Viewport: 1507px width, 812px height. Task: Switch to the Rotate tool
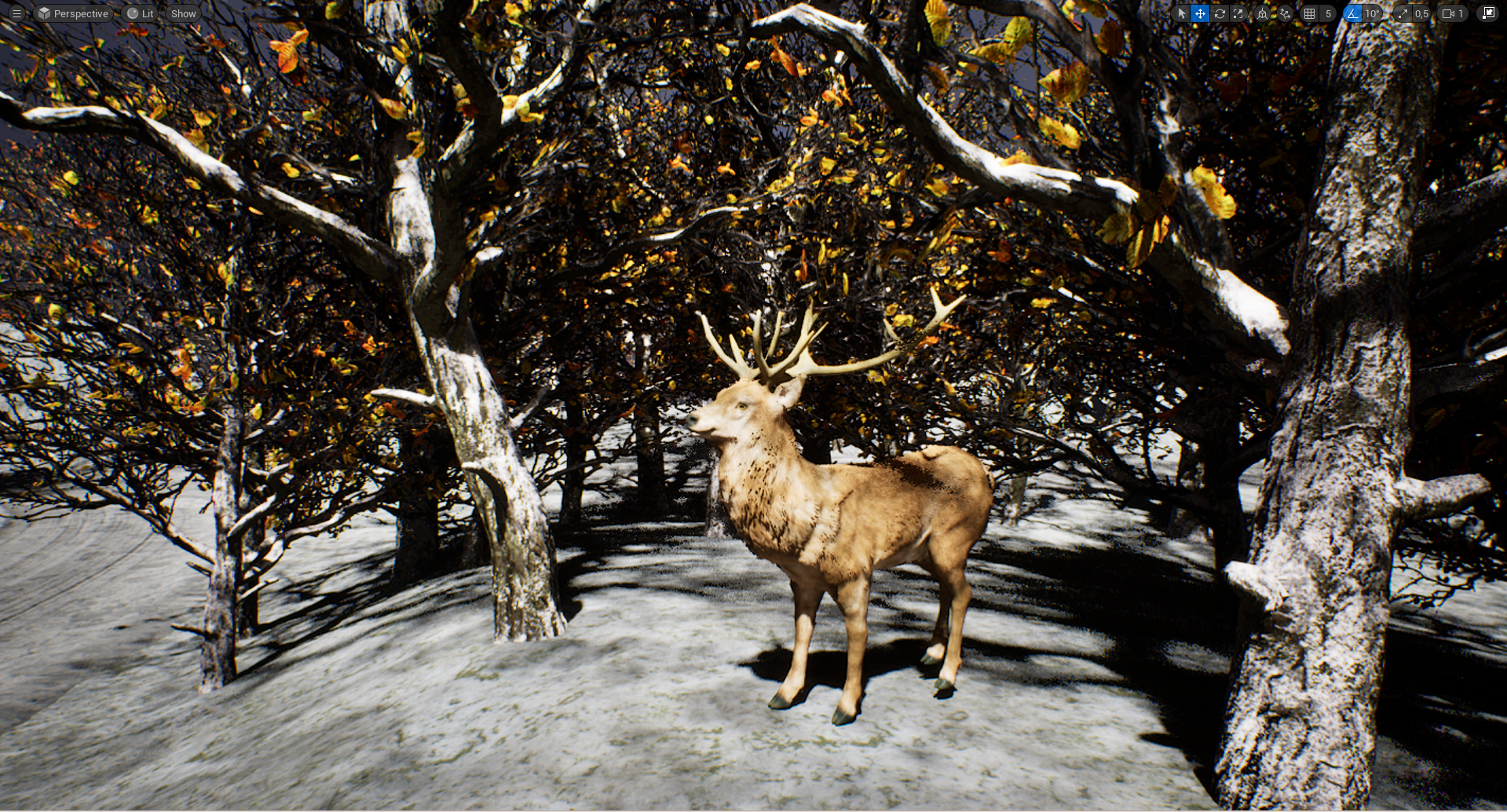1219,13
